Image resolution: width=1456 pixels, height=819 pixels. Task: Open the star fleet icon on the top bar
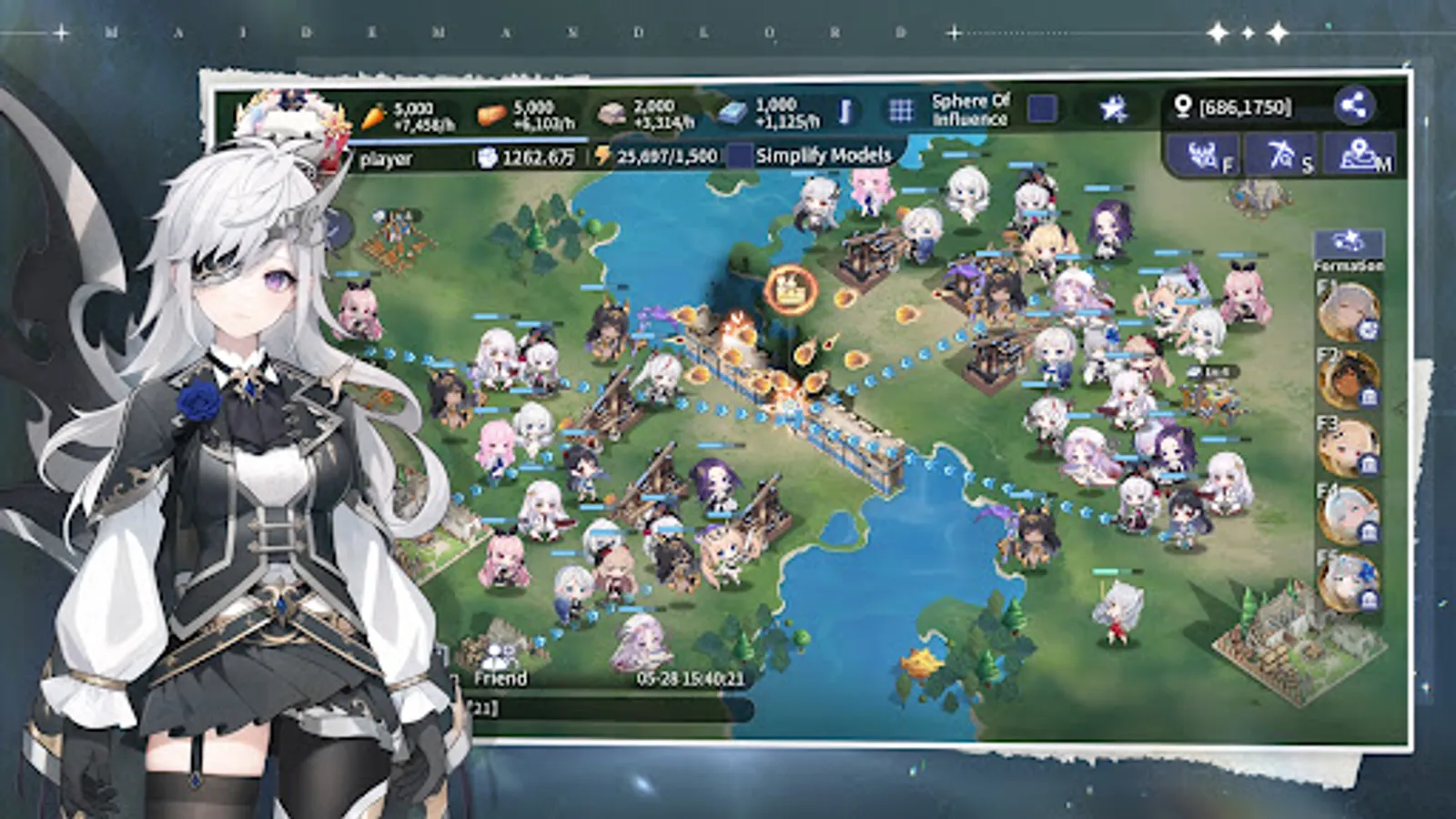pos(1111,108)
